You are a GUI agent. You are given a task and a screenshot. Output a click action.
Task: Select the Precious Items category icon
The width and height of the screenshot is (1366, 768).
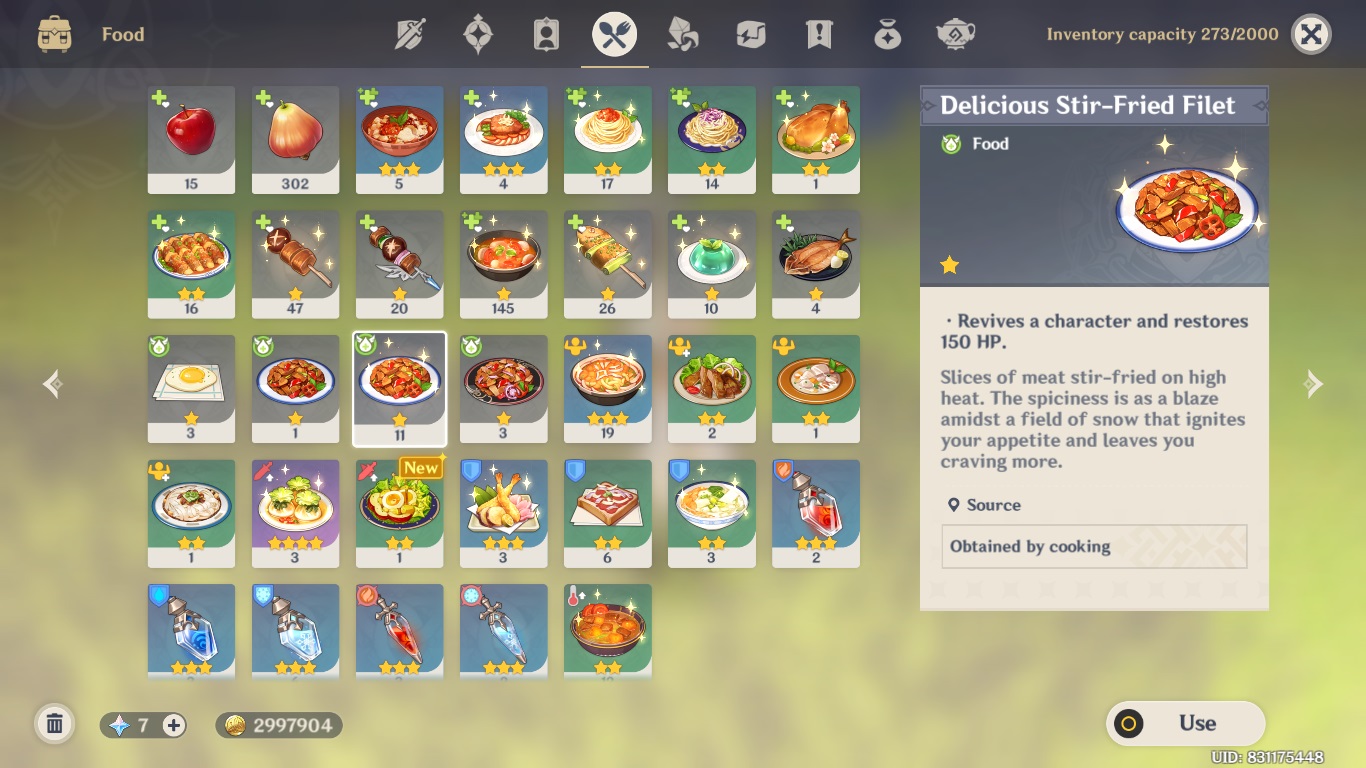(886, 33)
